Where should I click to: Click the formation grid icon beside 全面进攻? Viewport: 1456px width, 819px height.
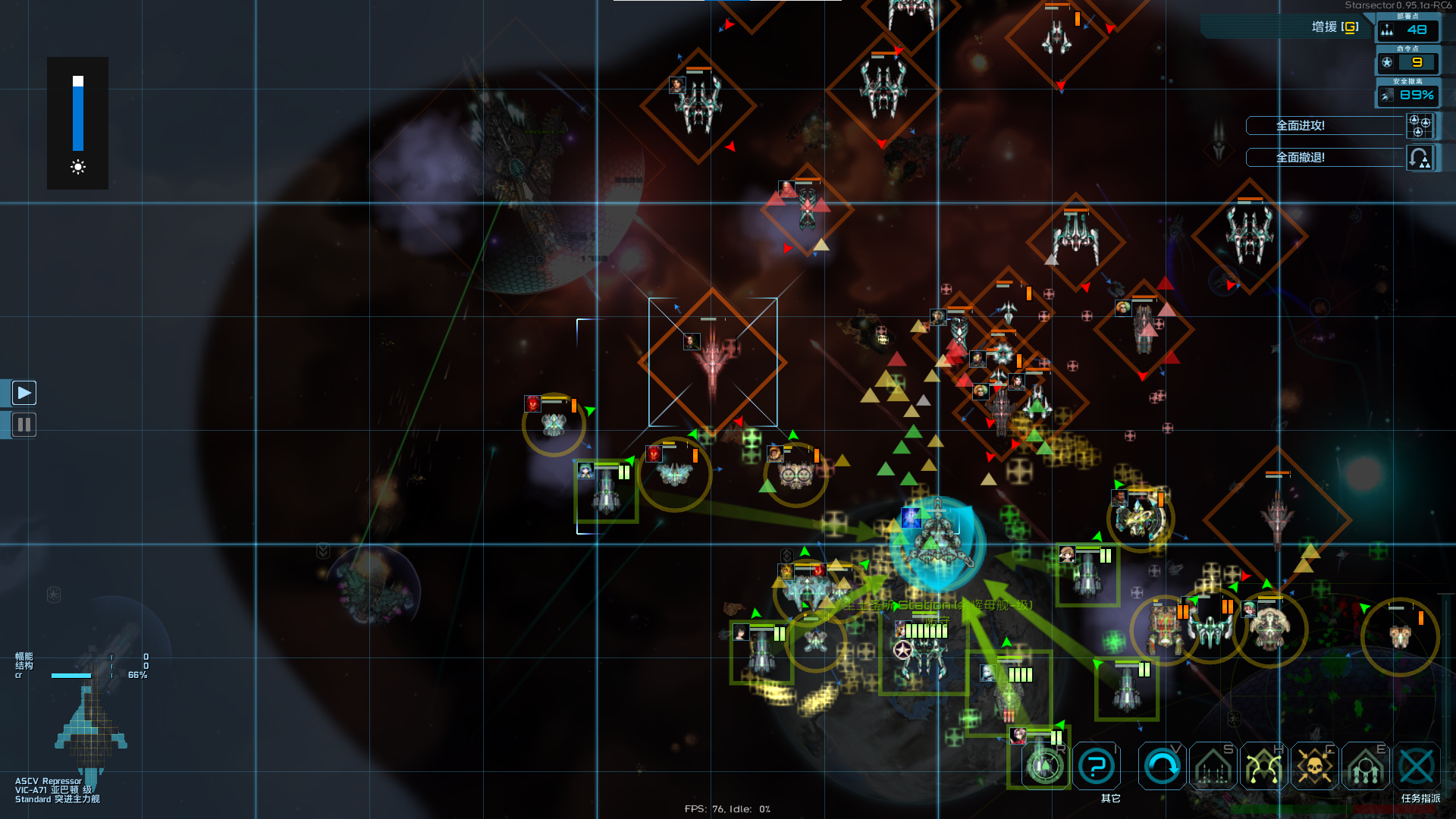click(1420, 126)
